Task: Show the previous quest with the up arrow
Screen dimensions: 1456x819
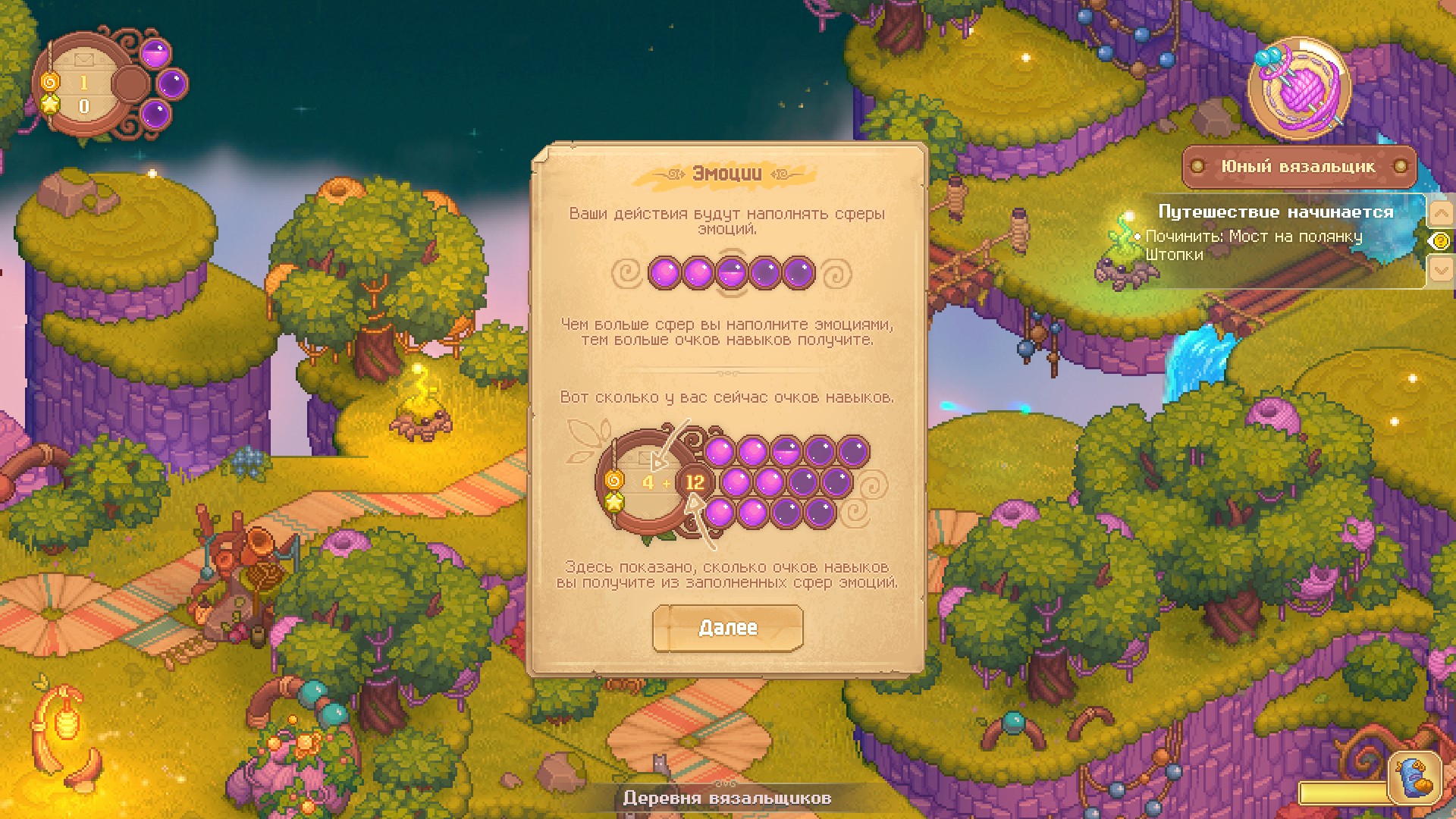Action: point(1440,213)
